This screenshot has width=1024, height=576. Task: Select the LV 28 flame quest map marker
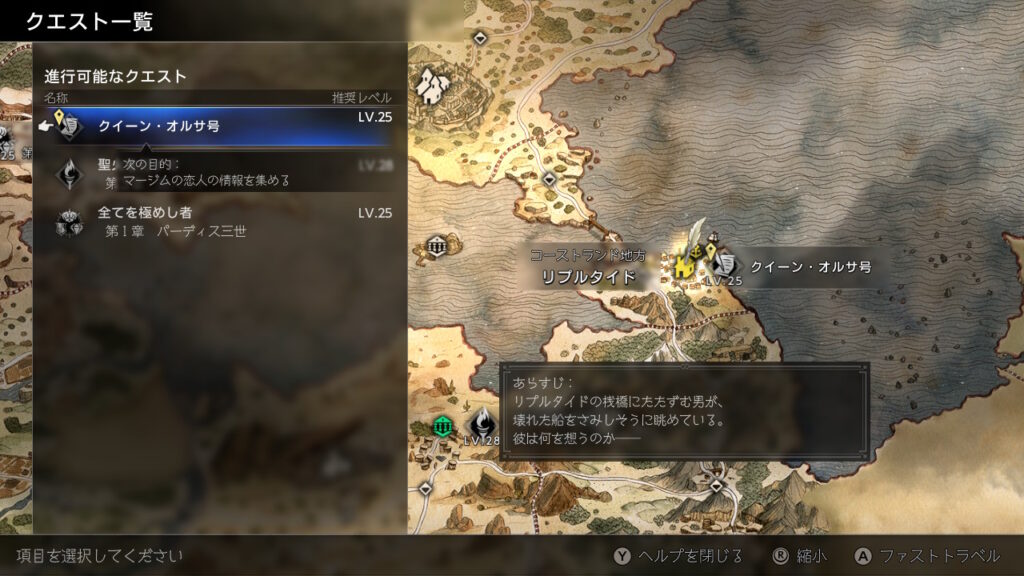coord(481,422)
